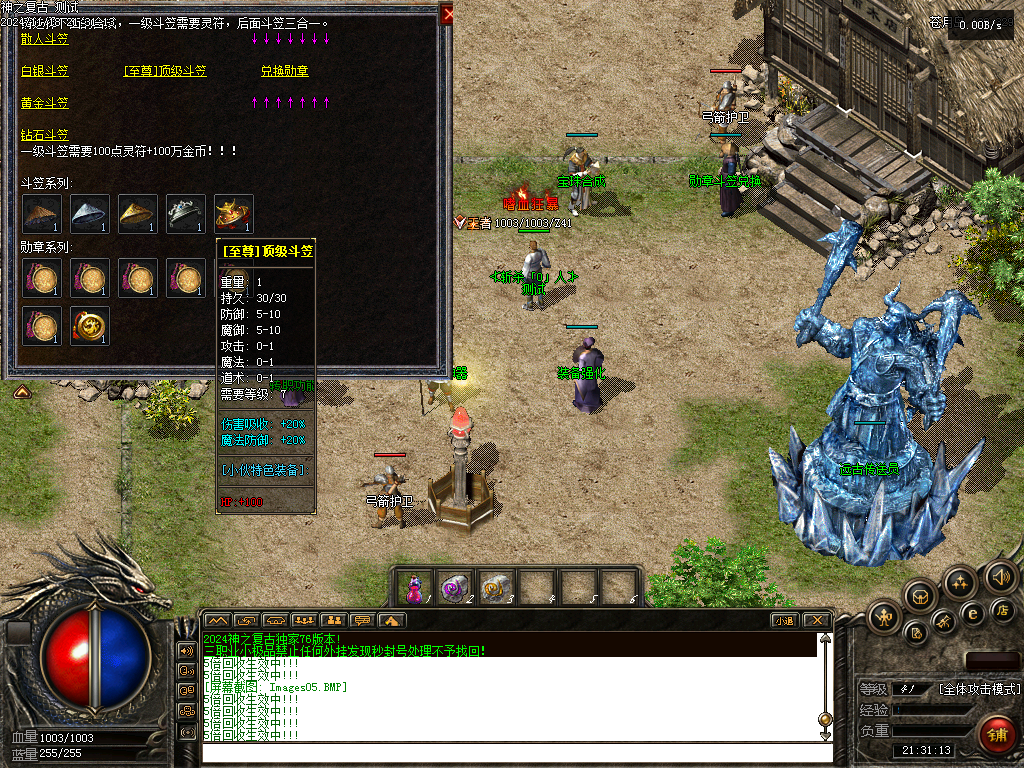
Task: Pick the silver-white bamboo hat slot
Action: [89, 213]
